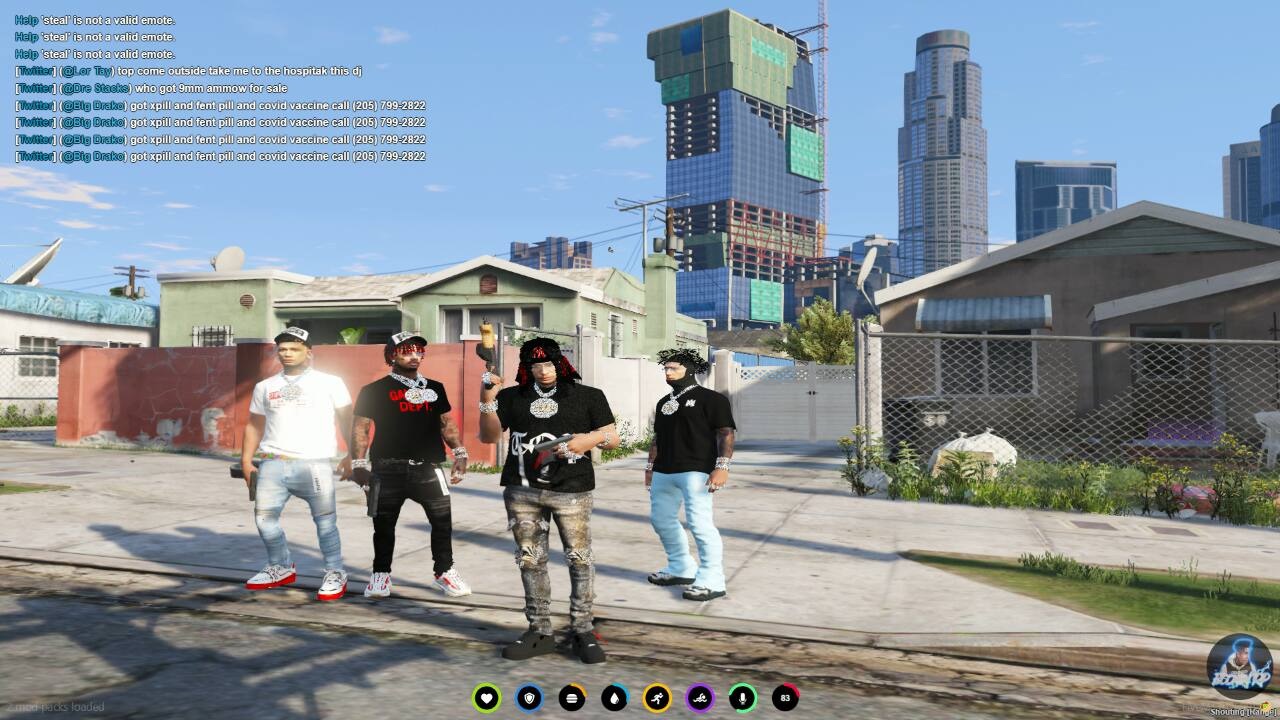Select the shield armor status icon

529,698
